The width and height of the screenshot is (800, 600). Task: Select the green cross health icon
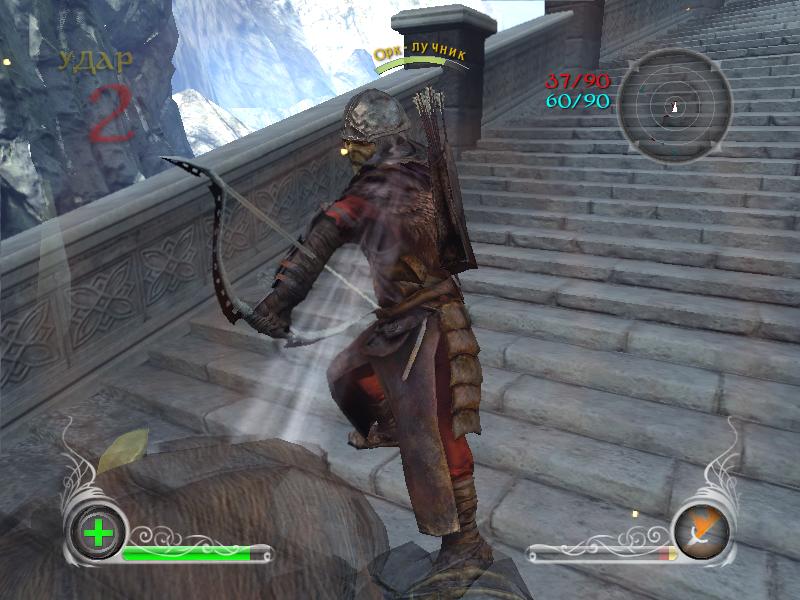click(x=98, y=532)
